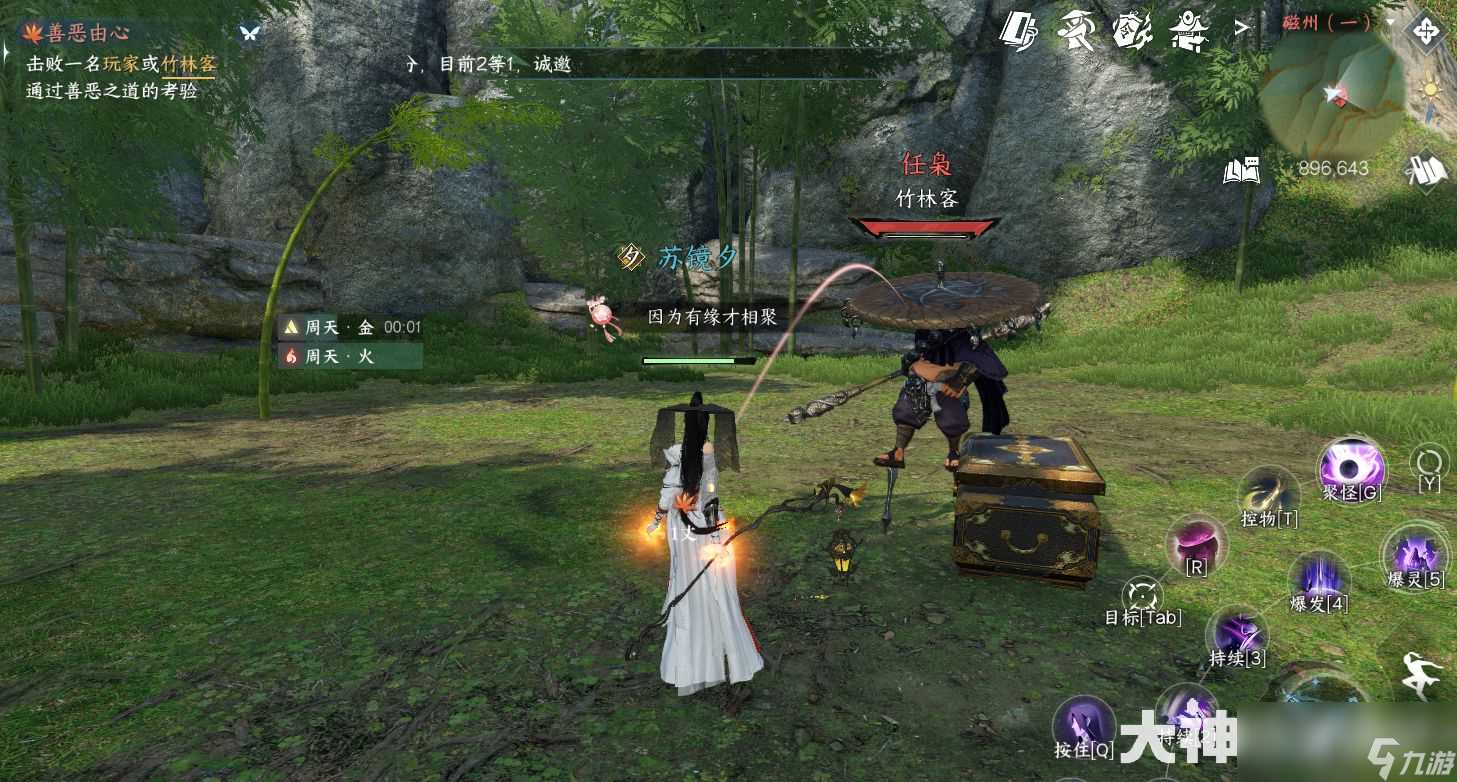Expand the 磁州 line dropdown
This screenshot has height=782, width=1457.
[x=1390, y=22]
